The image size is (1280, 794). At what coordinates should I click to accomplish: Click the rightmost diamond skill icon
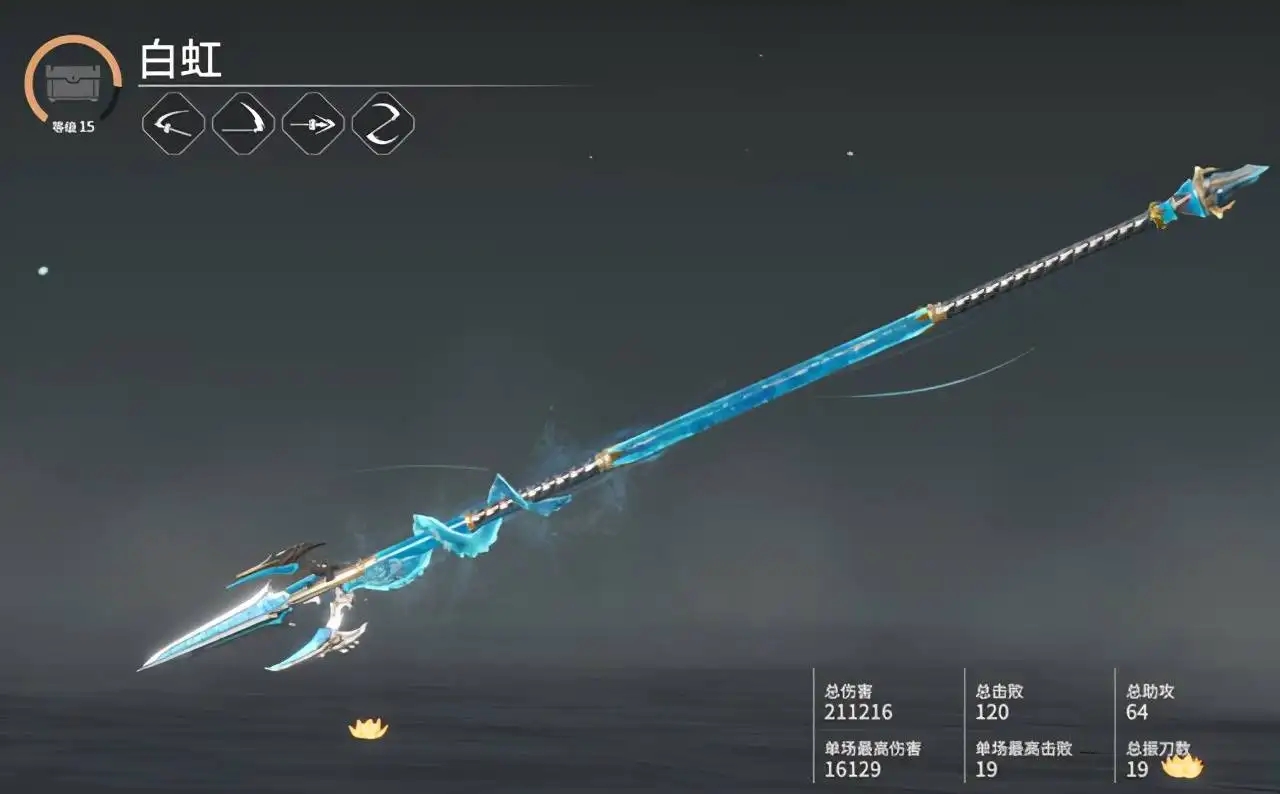[385, 125]
